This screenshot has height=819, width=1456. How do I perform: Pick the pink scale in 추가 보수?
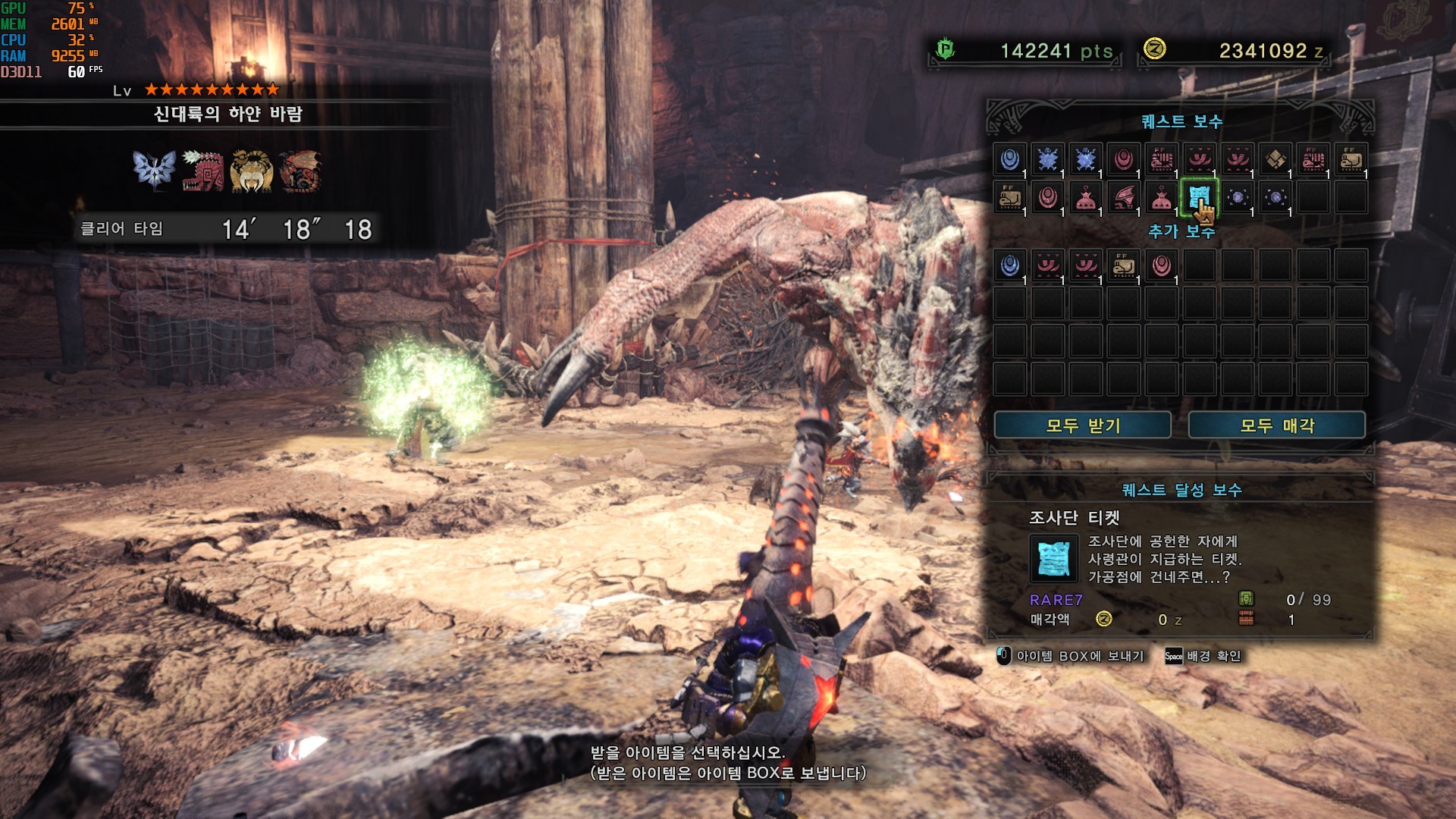[1161, 265]
